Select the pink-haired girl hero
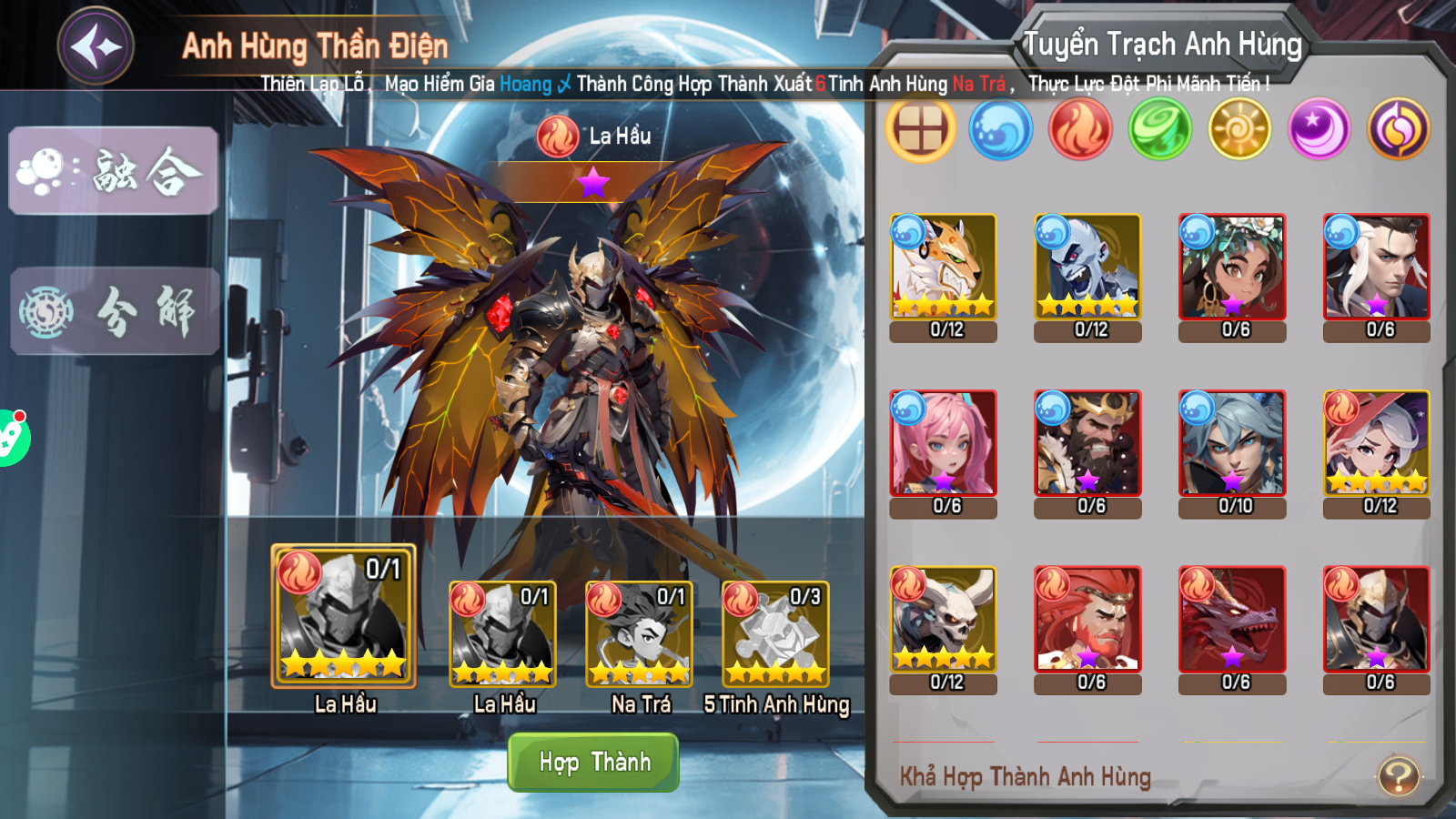This screenshot has height=819, width=1456. [944, 443]
